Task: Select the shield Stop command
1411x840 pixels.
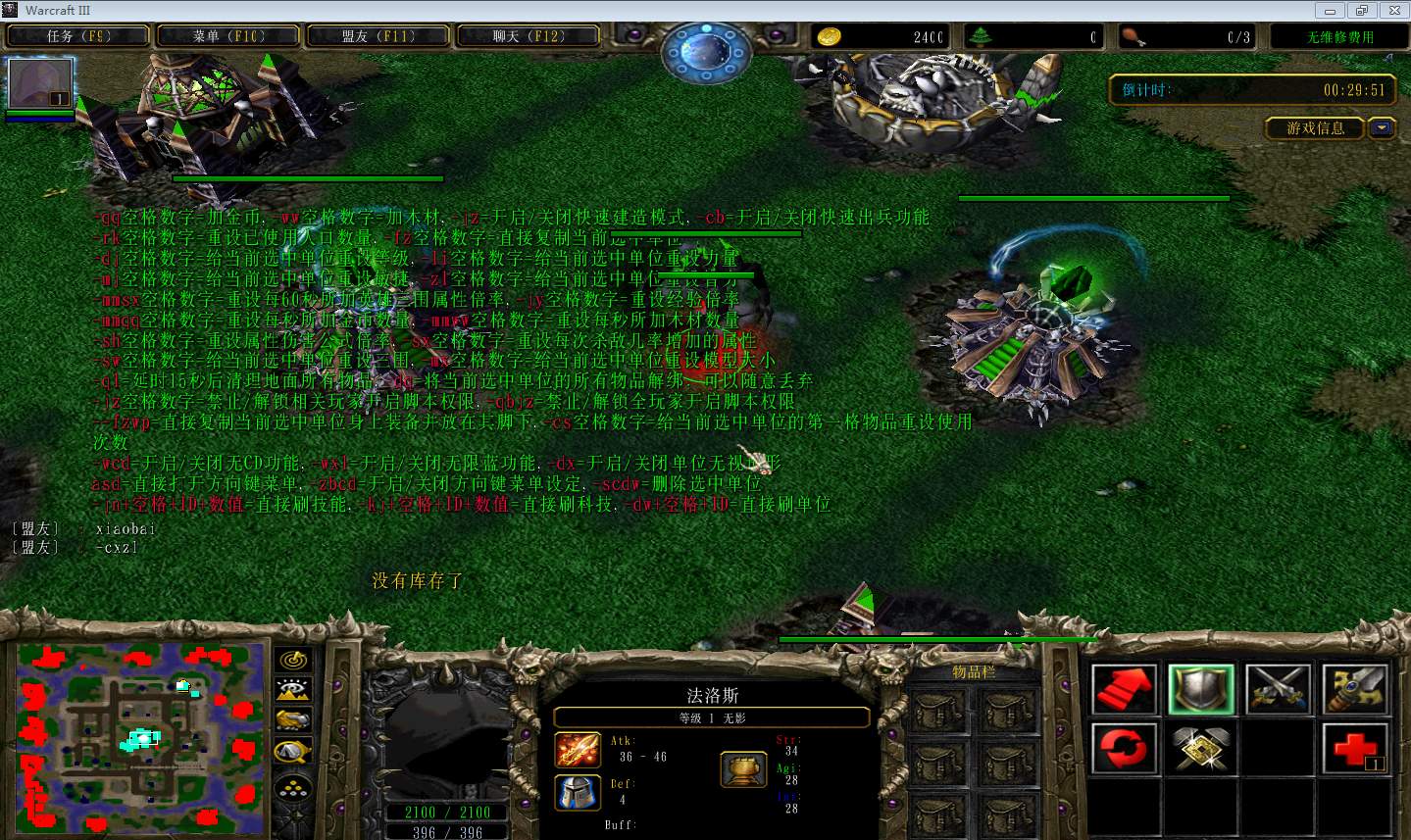Action: coord(1200,688)
